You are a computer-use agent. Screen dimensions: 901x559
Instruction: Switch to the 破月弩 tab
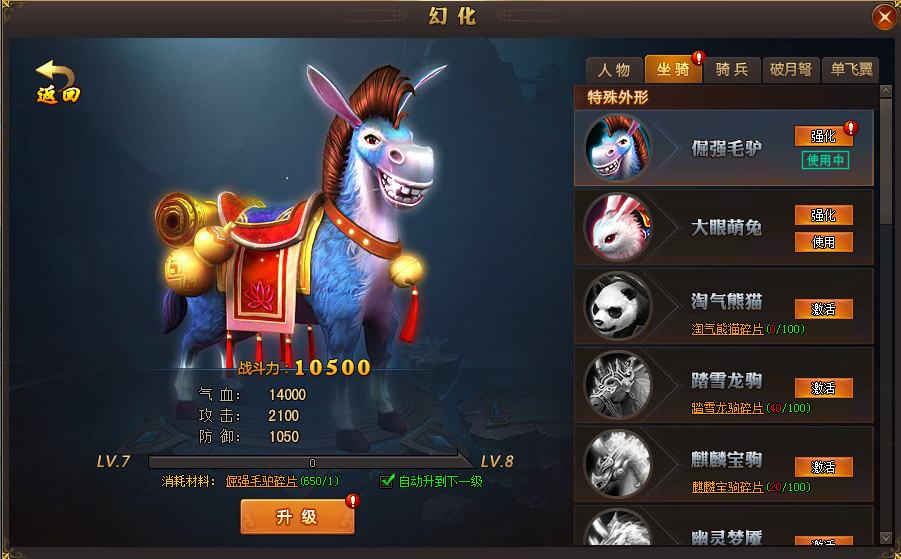(791, 70)
